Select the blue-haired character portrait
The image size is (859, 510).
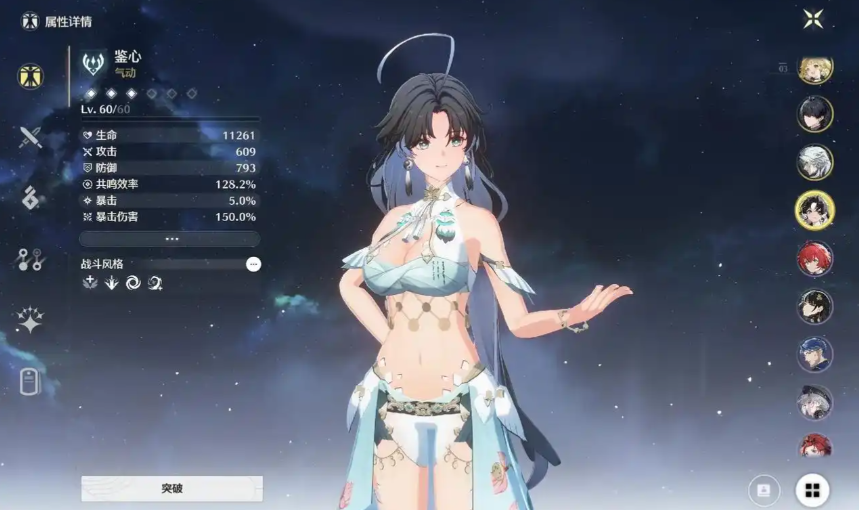pyautogui.click(x=815, y=354)
